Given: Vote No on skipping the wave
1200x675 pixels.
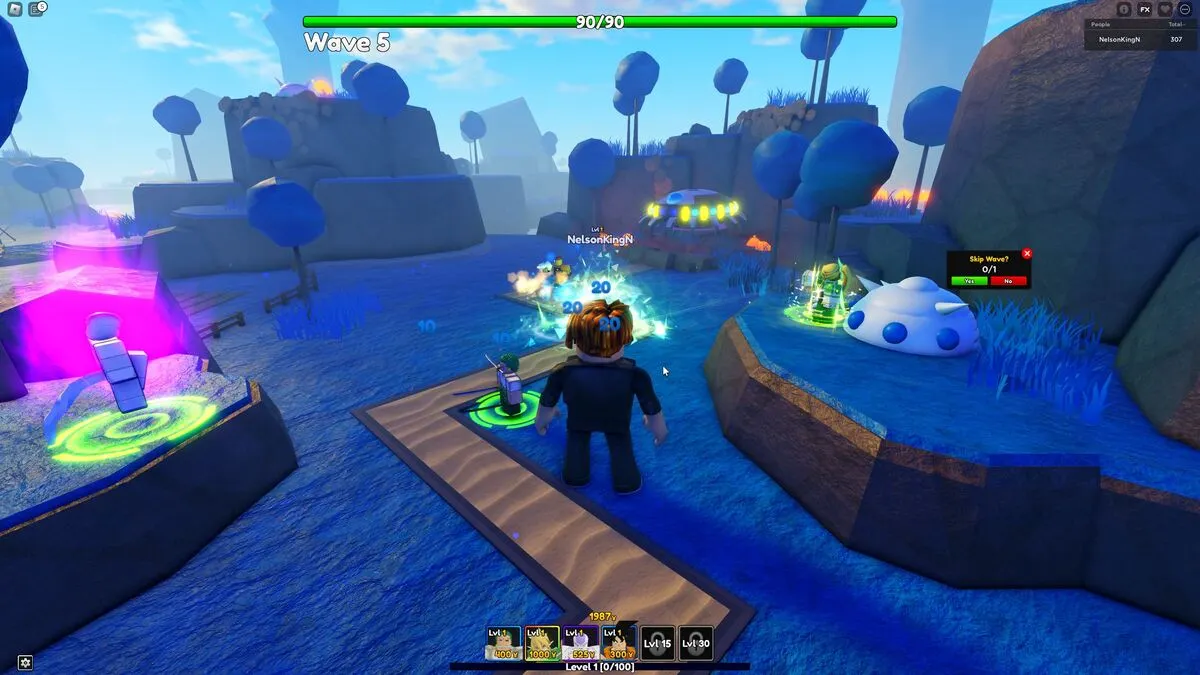Looking at the screenshot, I should click(1008, 281).
